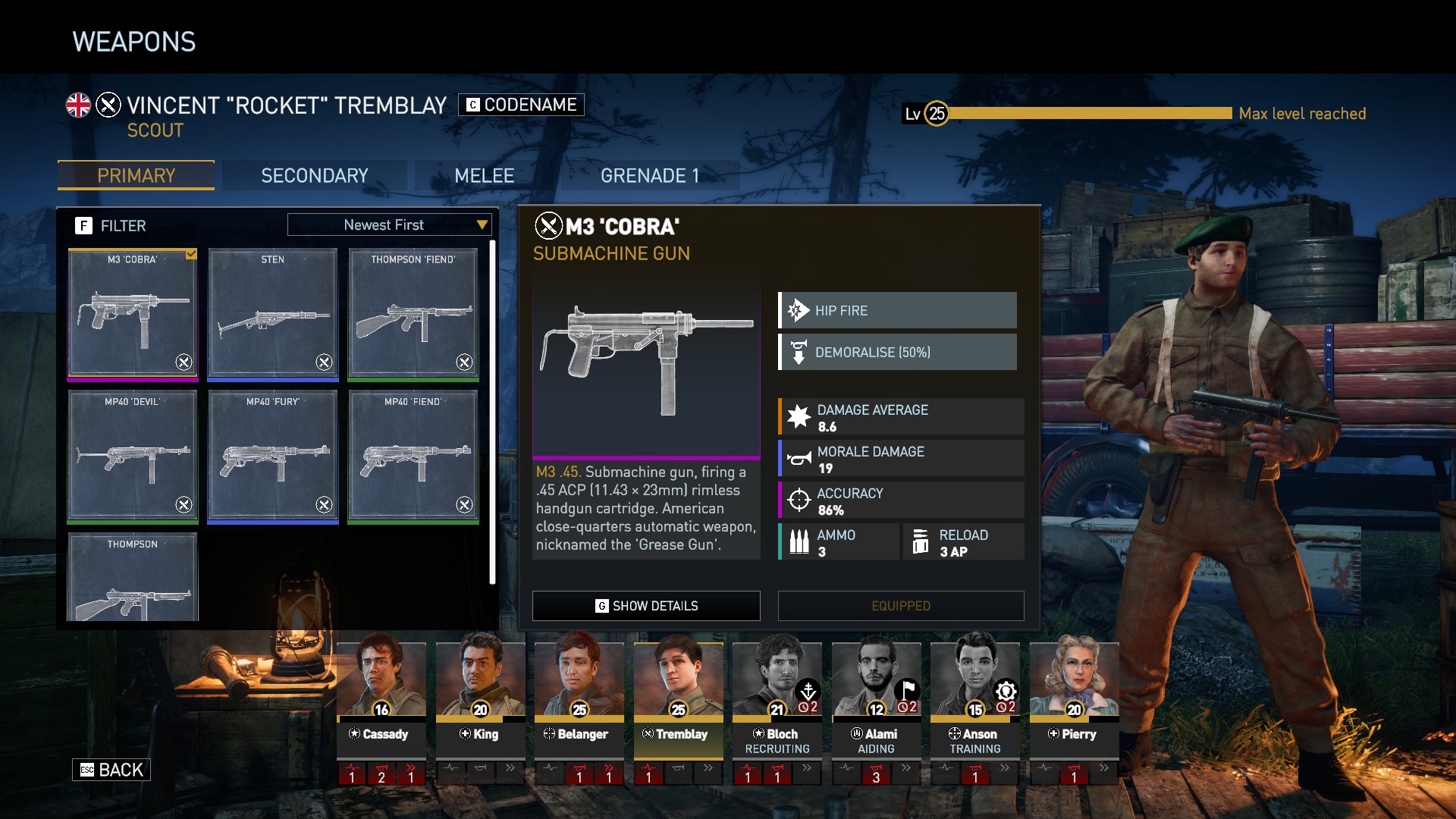Edit the character's Codename

pos(521,105)
